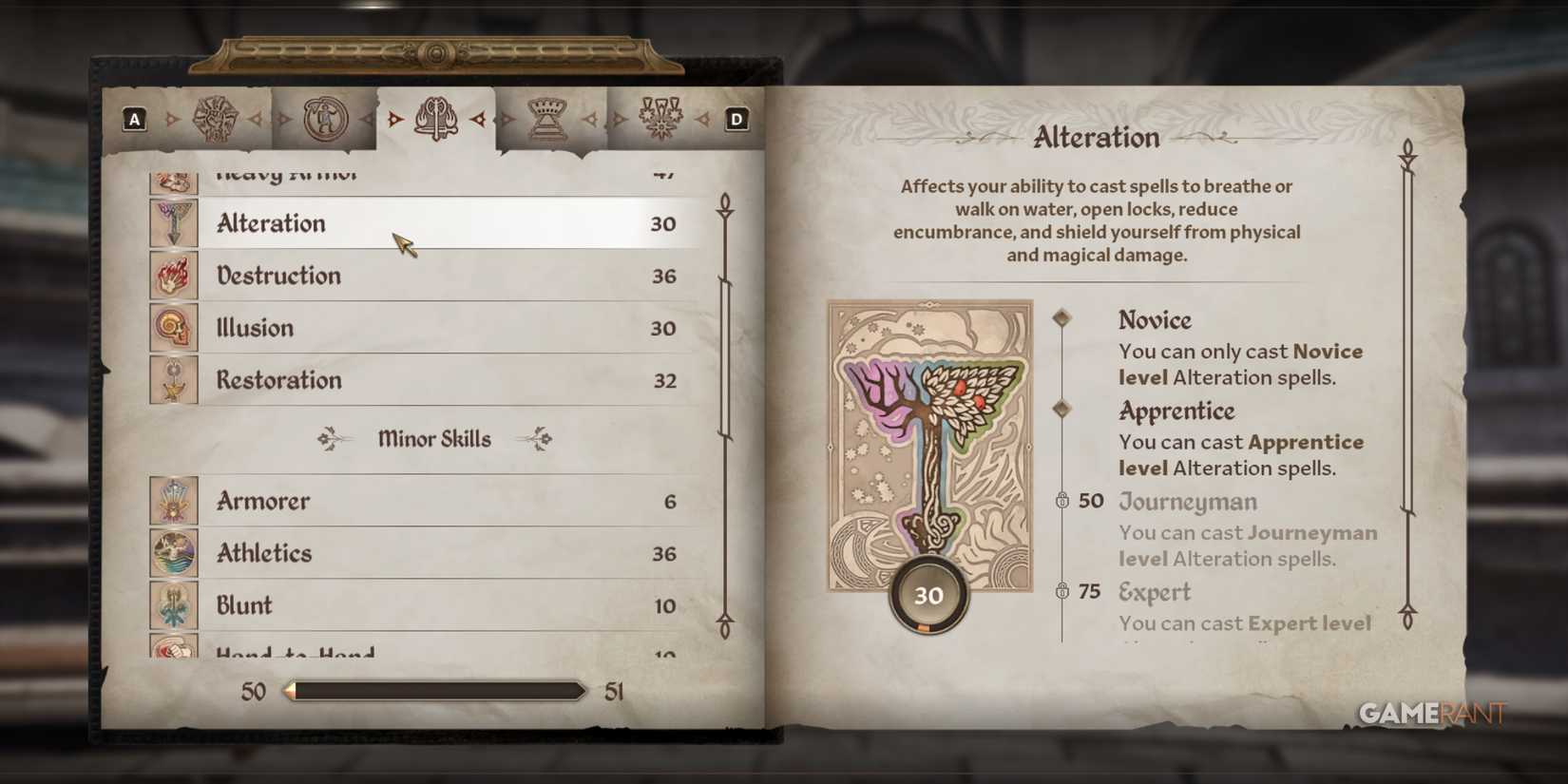Image resolution: width=1568 pixels, height=784 pixels.
Task: Click the Blunt skill icon
Action: [173, 604]
